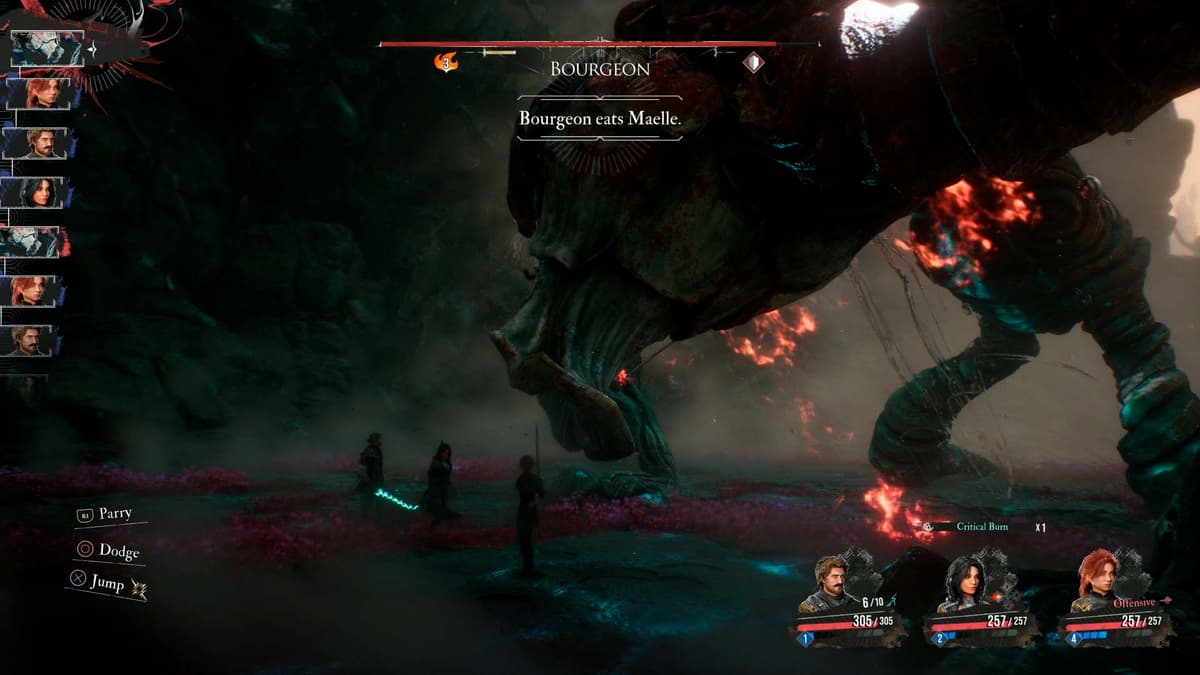Image resolution: width=1200 pixels, height=675 pixels.
Task: Select the active Bourgeon portrait heading the turn order
Action: pos(47,48)
